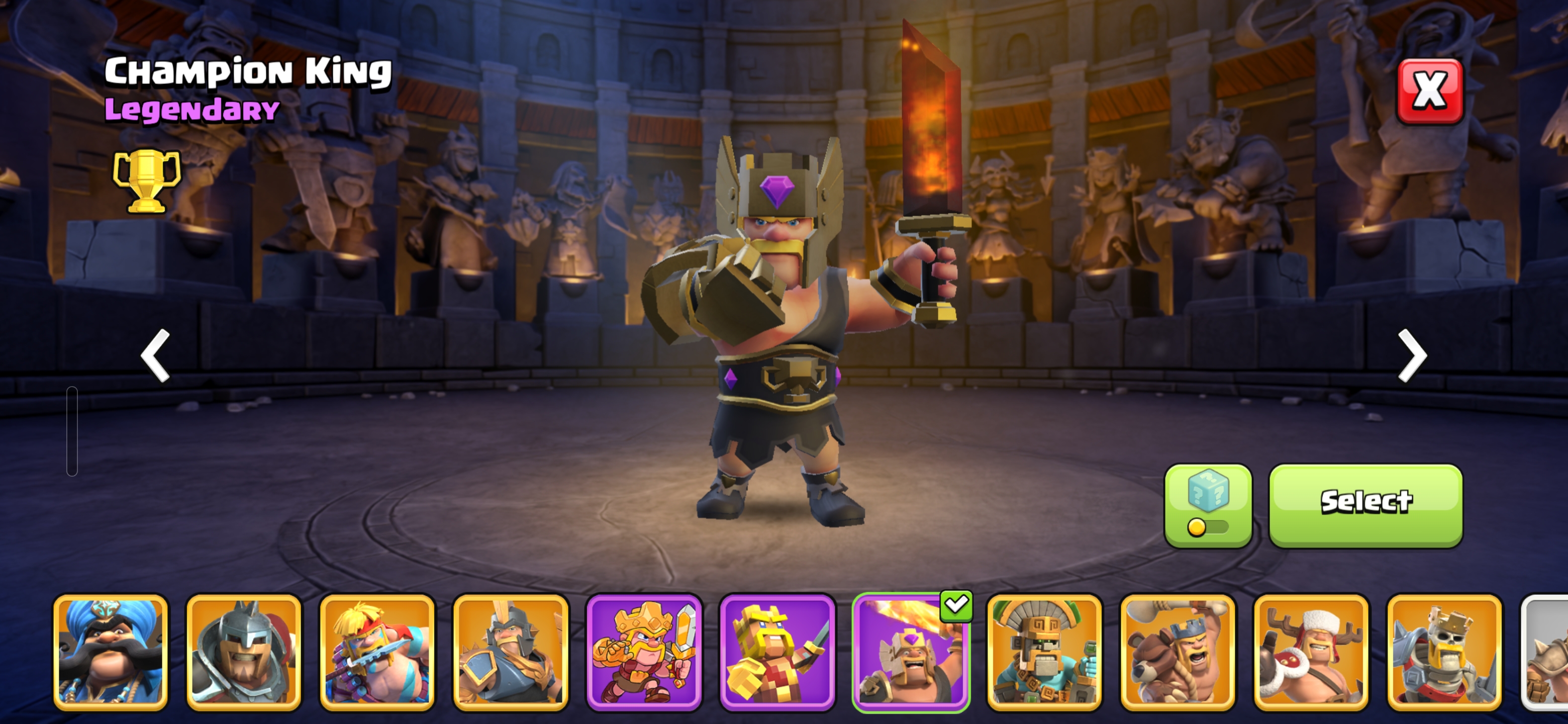Select the silver gladiator helmet king skin
The height and width of the screenshot is (724, 1568).
(243, 652)
